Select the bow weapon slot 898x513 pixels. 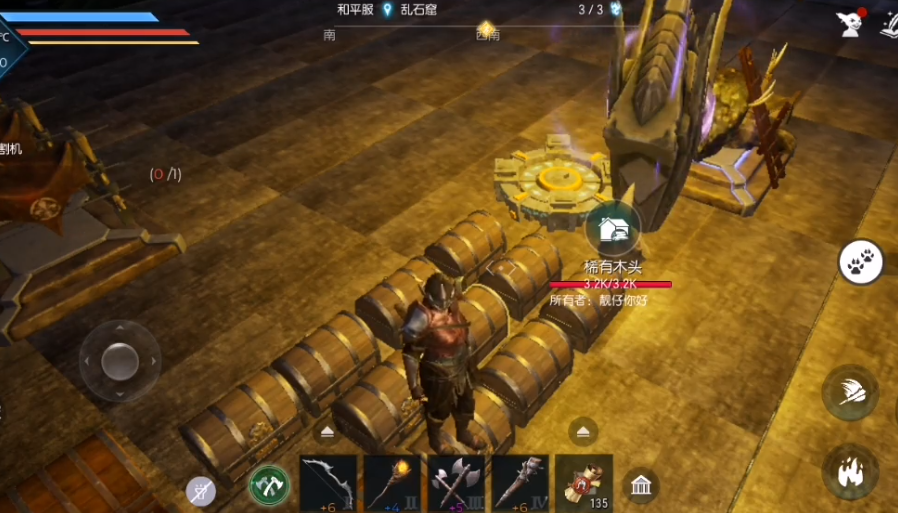pyautogui.click(x=328, y=483)
